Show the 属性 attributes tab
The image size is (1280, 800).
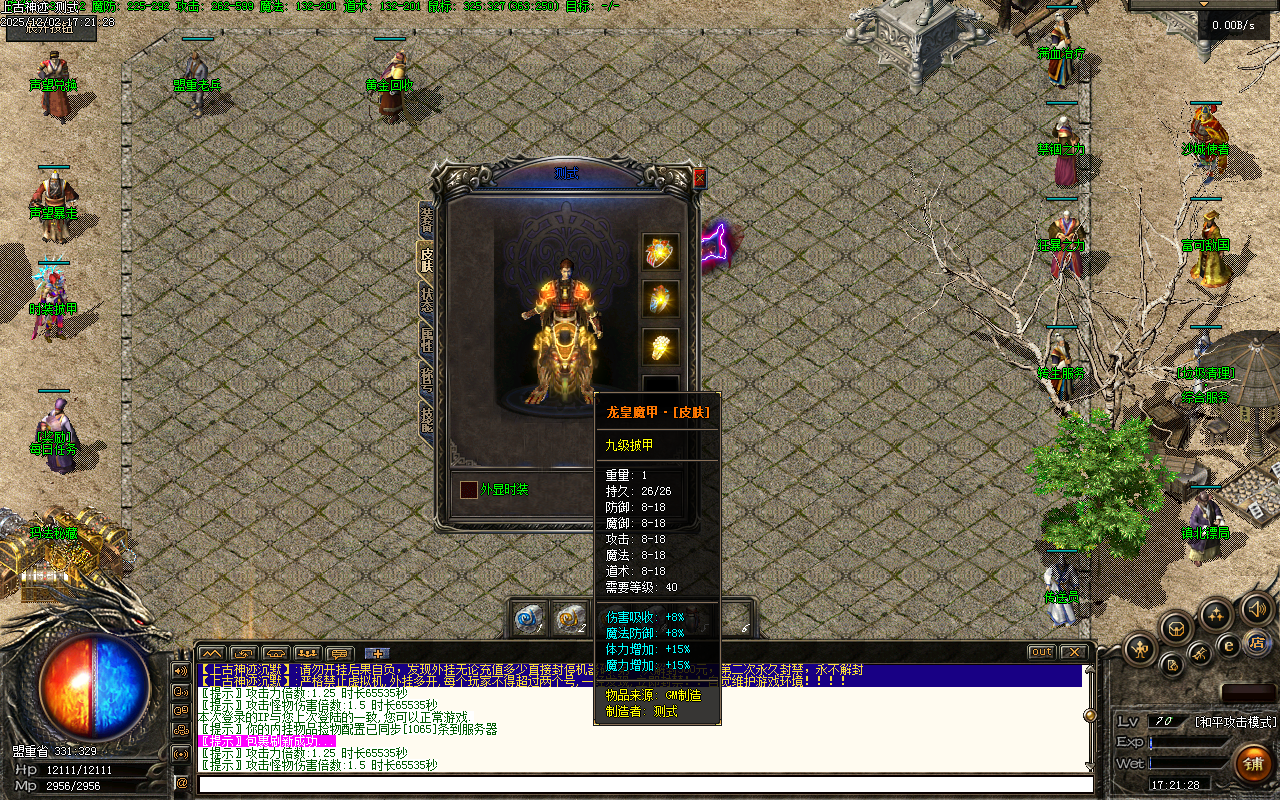click(427, 340)
